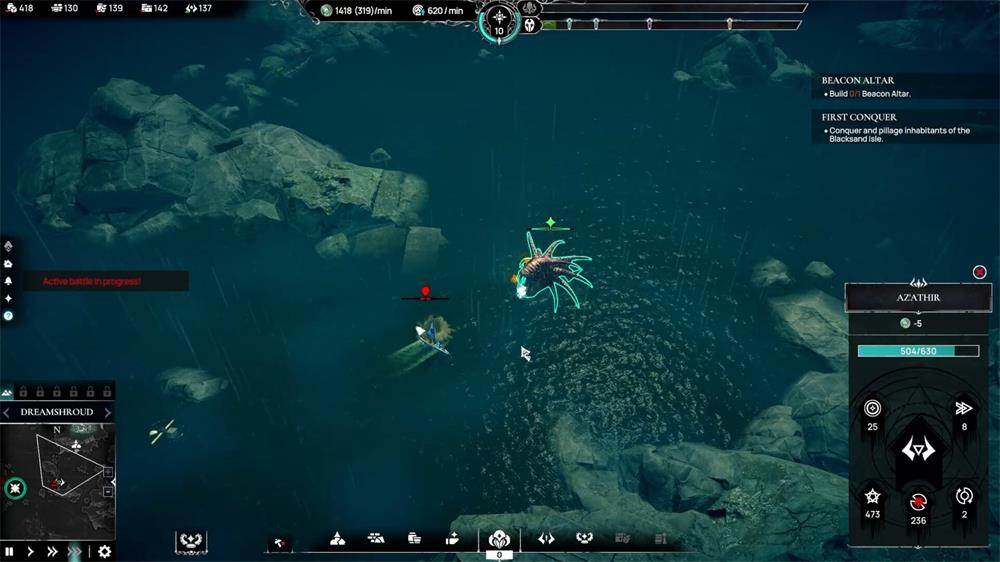Open settings with the gear icon

104,551
